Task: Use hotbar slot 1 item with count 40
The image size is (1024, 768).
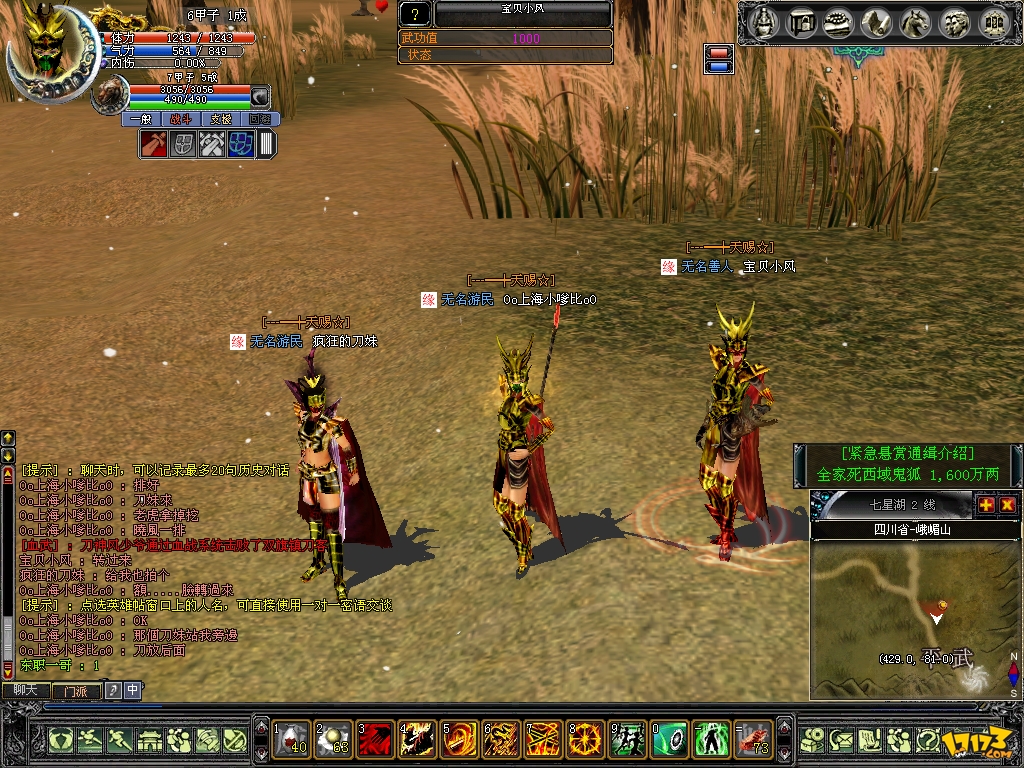Action: coord(292,739)
